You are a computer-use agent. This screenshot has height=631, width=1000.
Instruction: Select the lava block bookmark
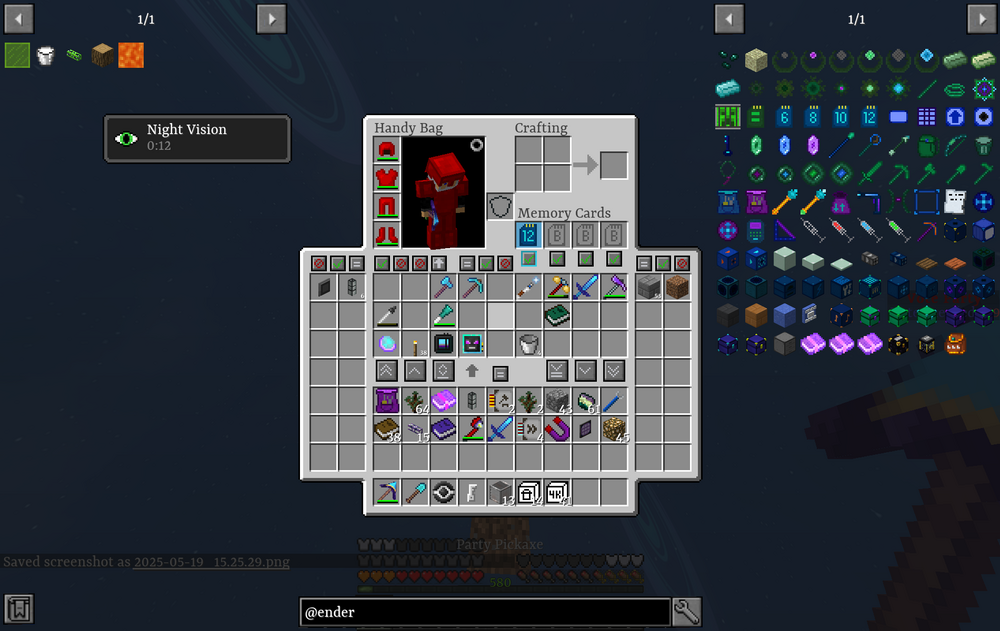[x=131, y=55]
